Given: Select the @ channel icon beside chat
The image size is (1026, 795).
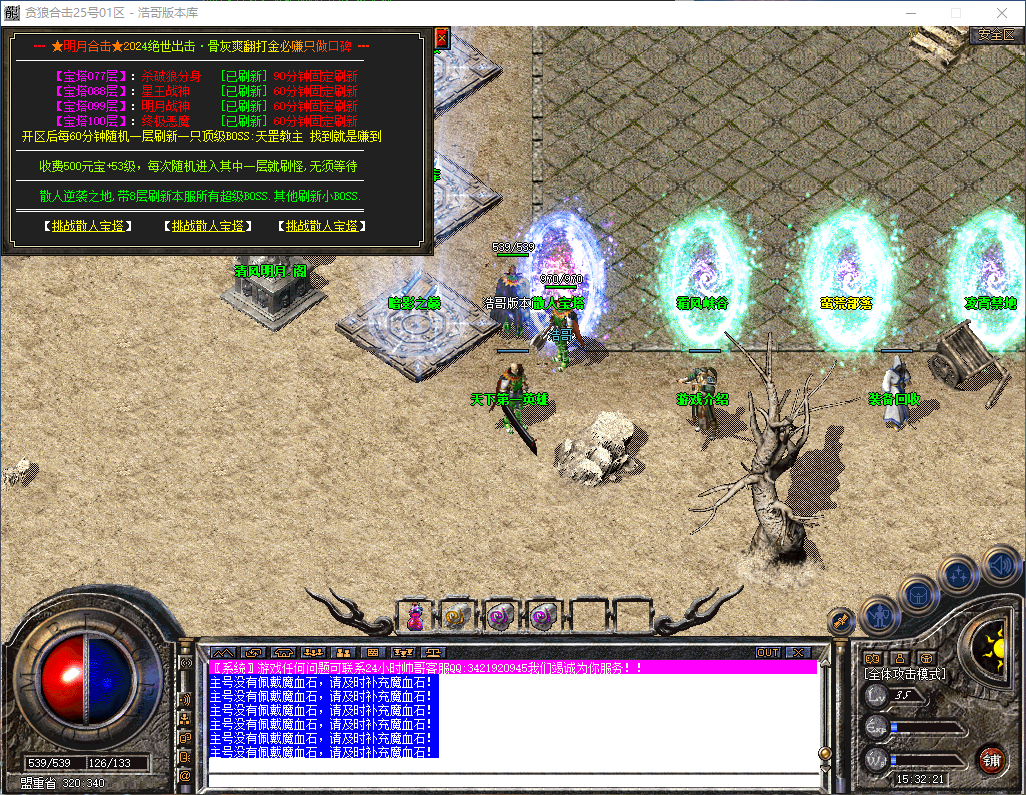Looking at the screenshot, I should pyautogui.click(x=185, y=775).
